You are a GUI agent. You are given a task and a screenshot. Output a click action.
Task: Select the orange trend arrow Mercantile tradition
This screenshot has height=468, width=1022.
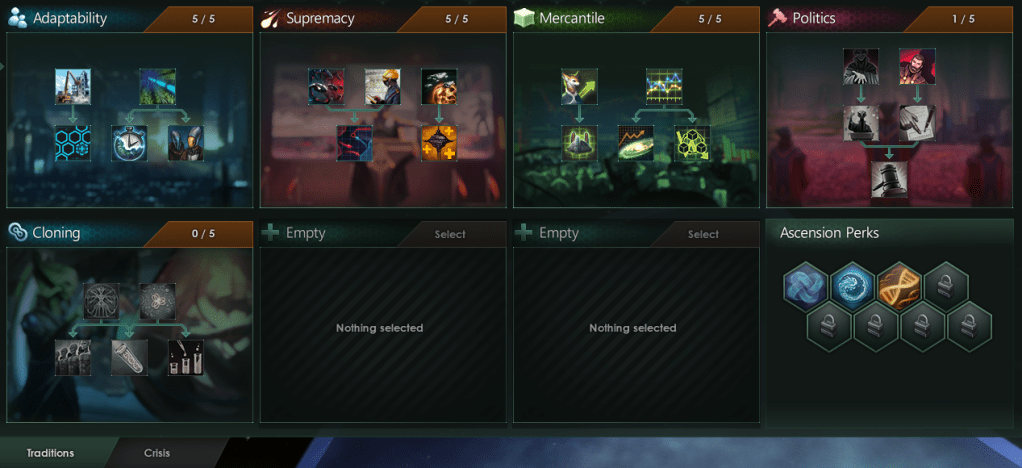coord(636,143)
